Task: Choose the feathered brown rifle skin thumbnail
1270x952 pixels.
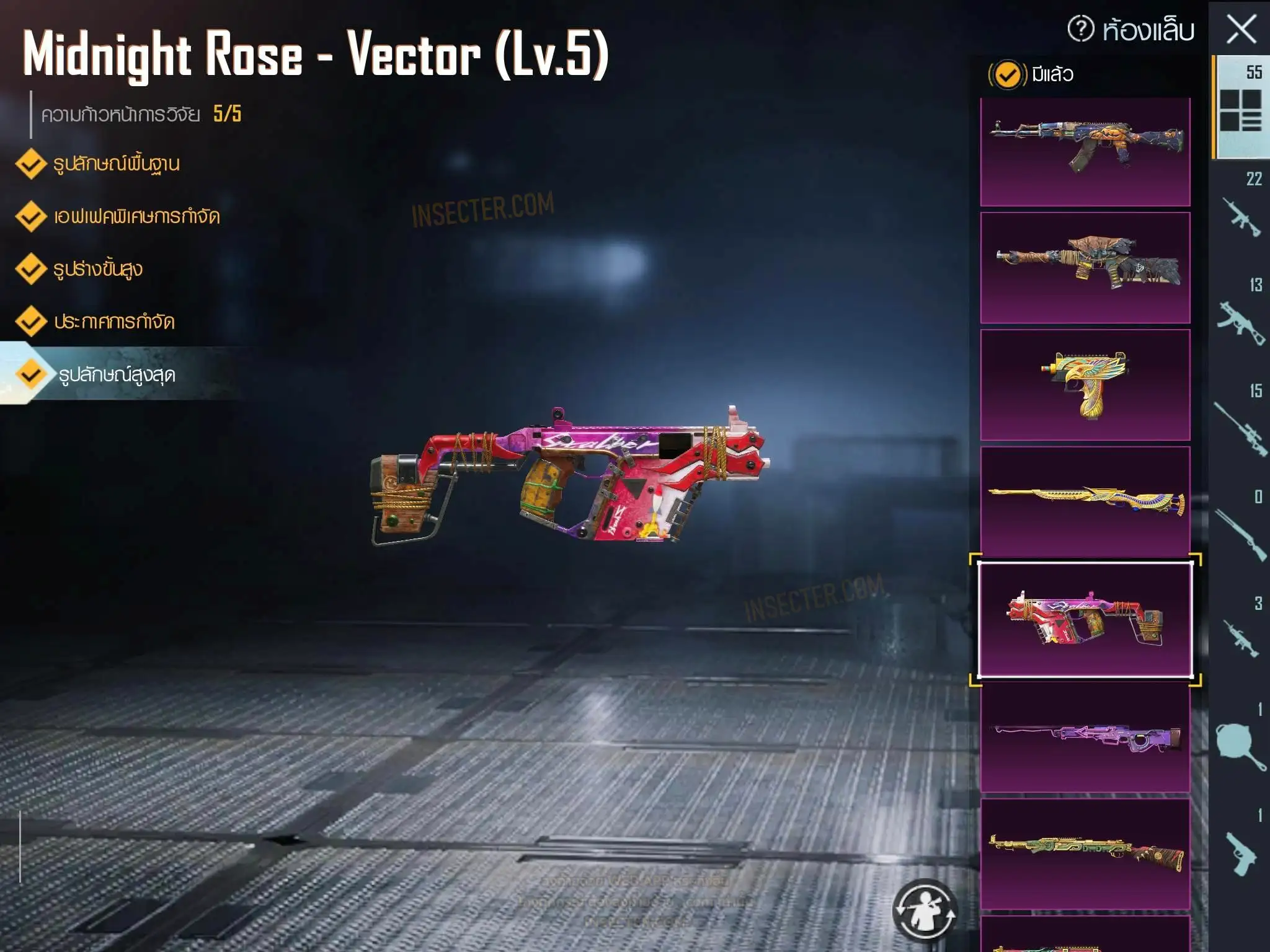Action: tap(1085, 267)
